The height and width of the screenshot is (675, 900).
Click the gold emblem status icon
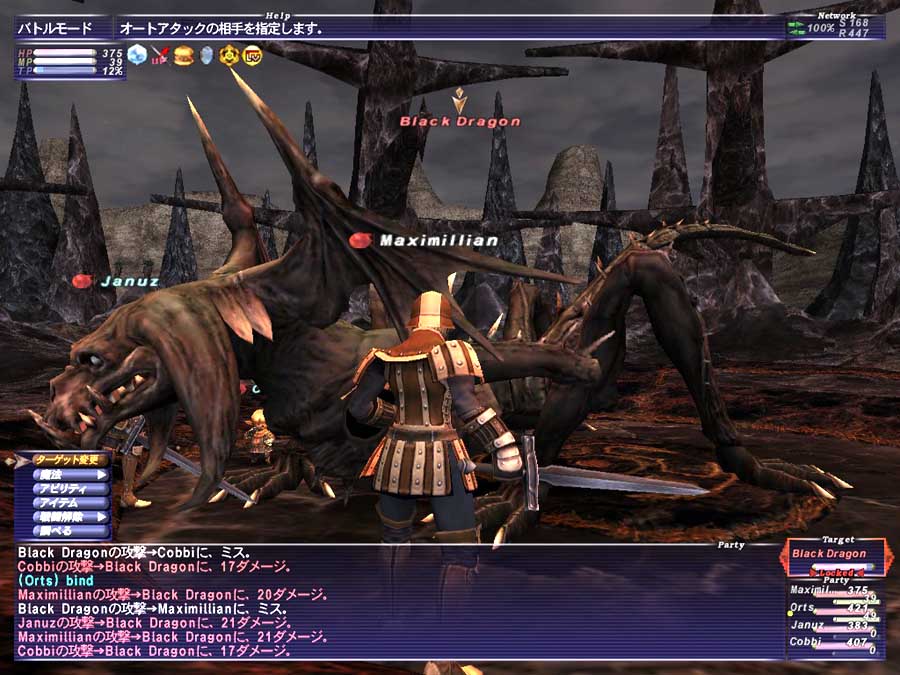pyautogui.click(x=229, y=54)
